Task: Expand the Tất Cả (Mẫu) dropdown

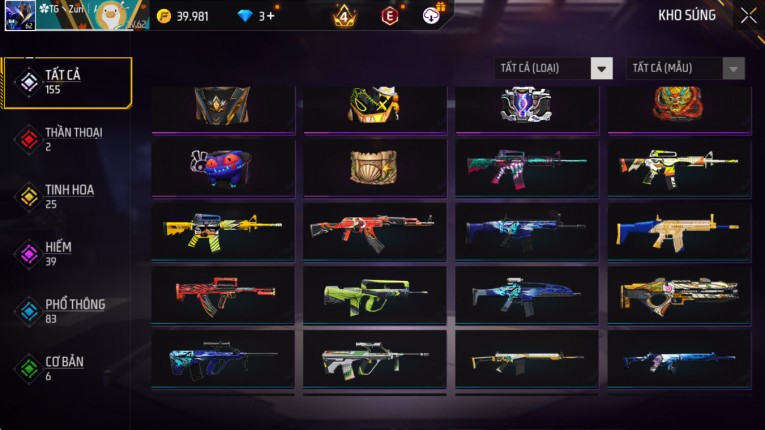Action: (x=685, y=68)
